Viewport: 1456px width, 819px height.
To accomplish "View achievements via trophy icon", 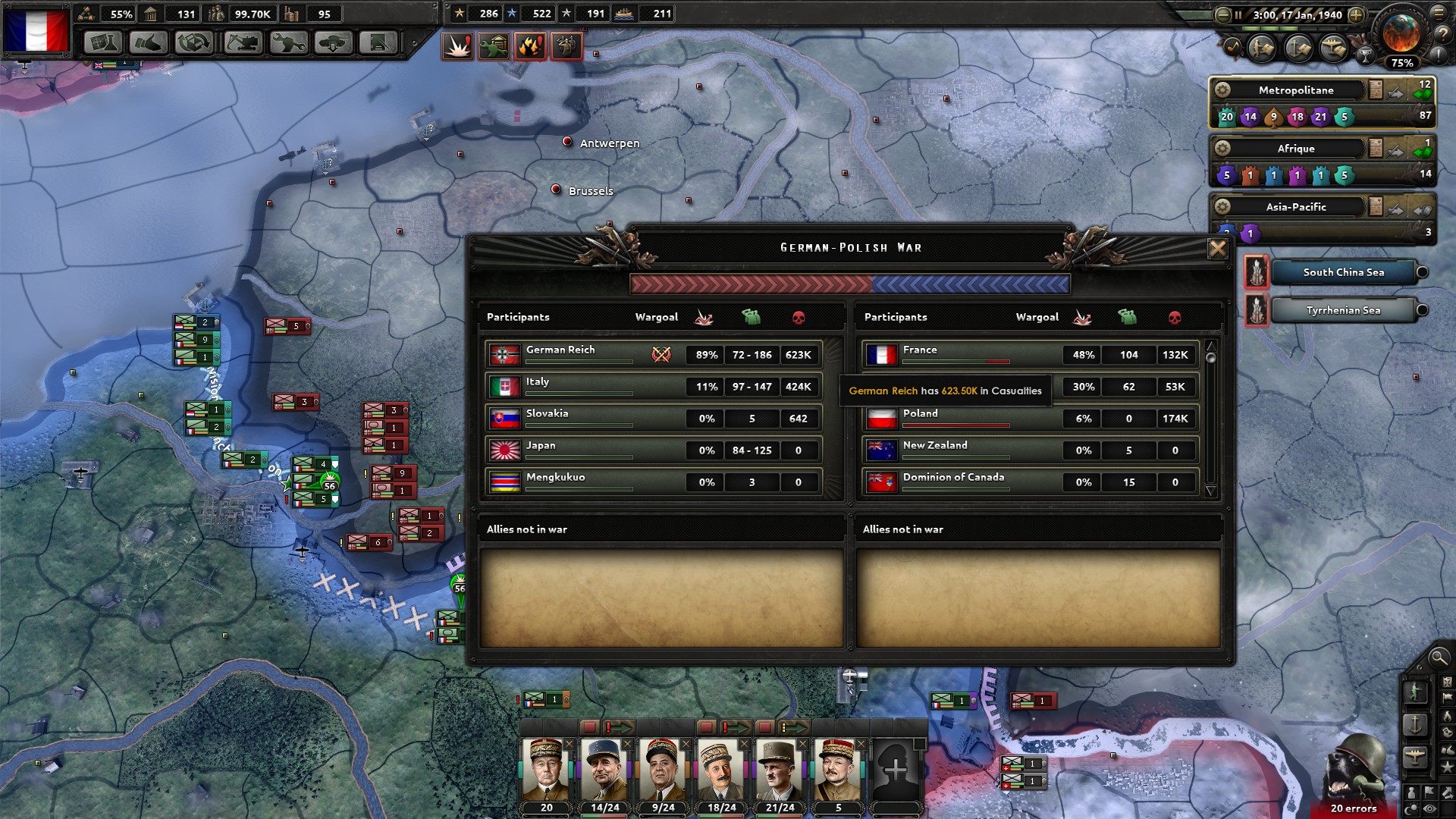I will [x=1366, y=56].
